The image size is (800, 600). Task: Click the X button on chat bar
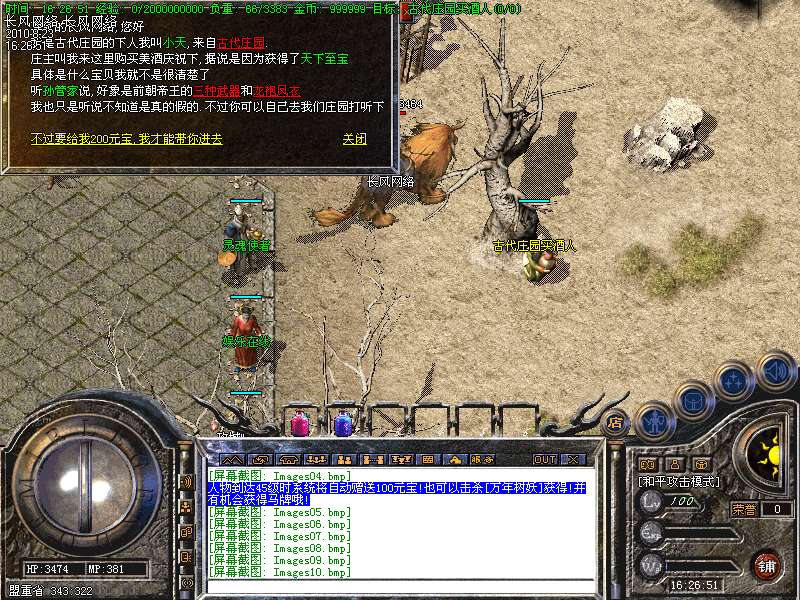573,459
